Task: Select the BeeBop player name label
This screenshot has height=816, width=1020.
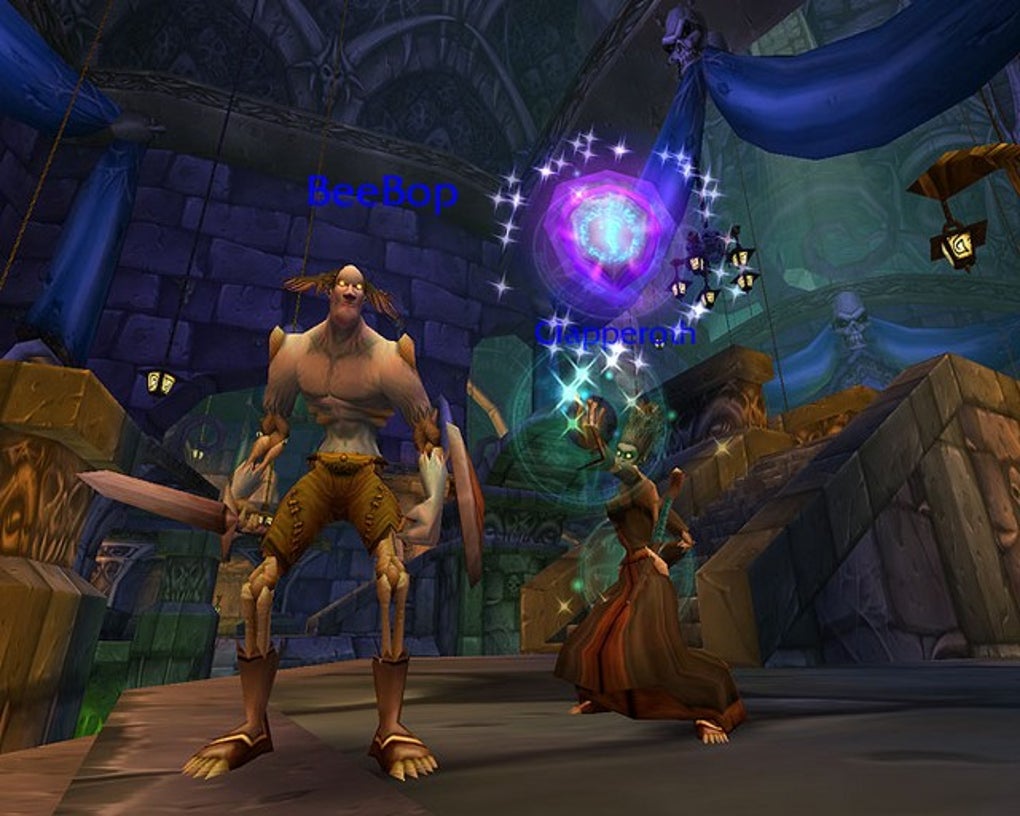Action: pyautogui.click(x=382, y=191)
